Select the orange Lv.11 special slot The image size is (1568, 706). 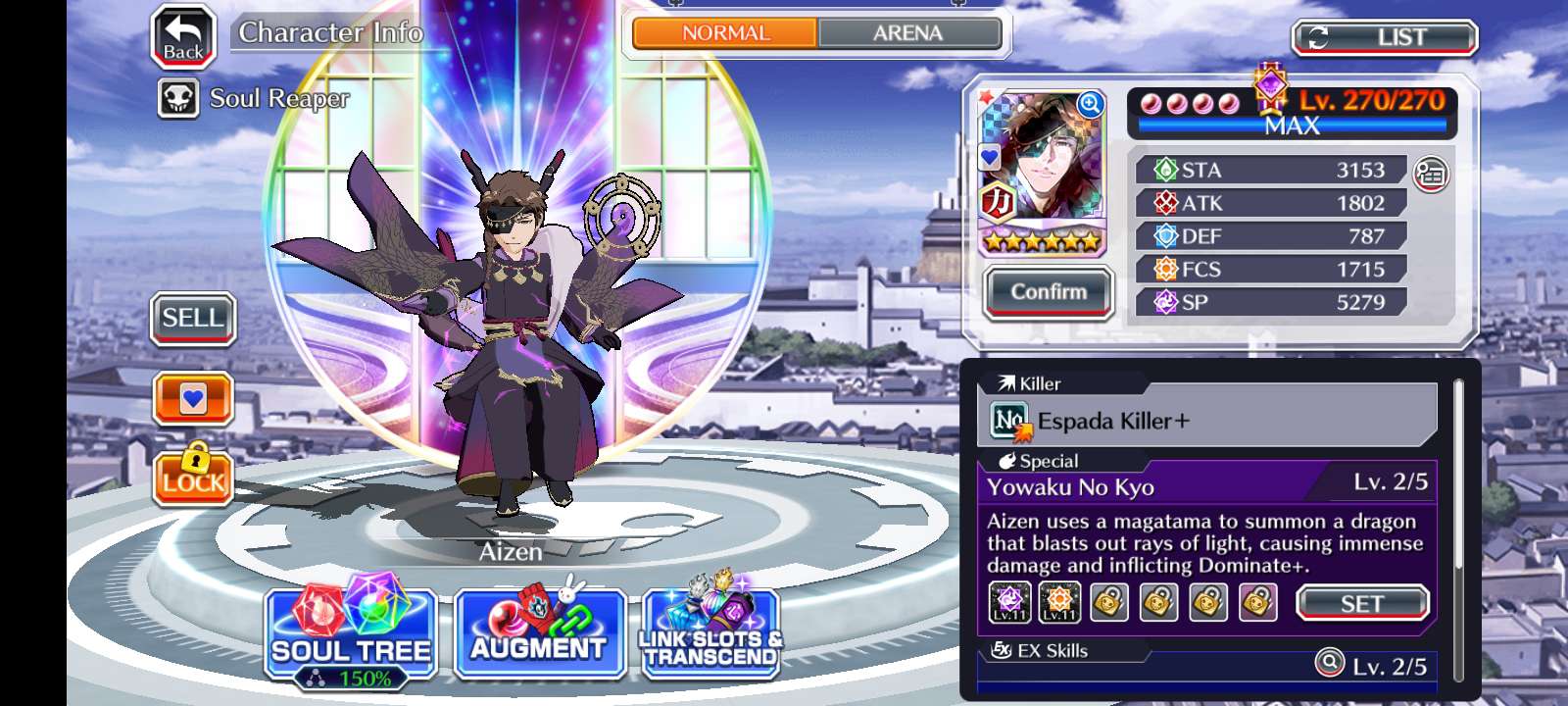pyautogui.click(x=1059, y=602)
